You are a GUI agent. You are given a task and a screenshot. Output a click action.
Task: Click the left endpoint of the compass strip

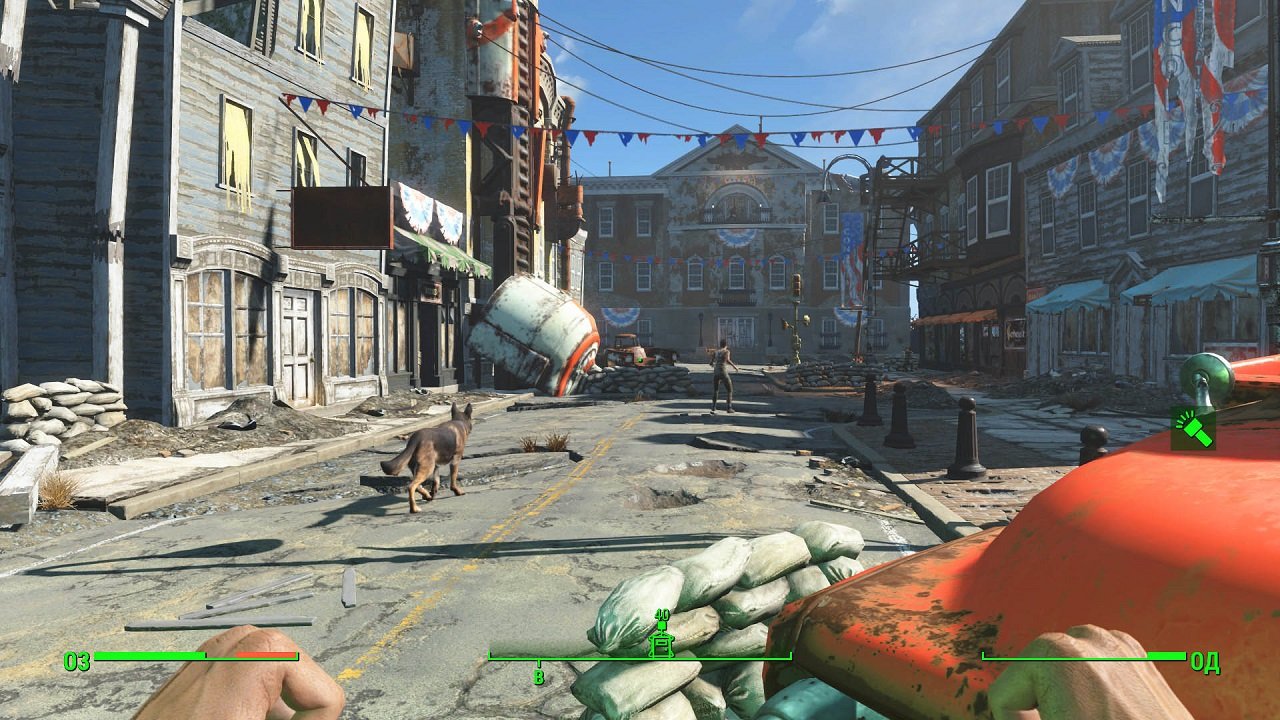pyautogui.click(x=487, y=655)
